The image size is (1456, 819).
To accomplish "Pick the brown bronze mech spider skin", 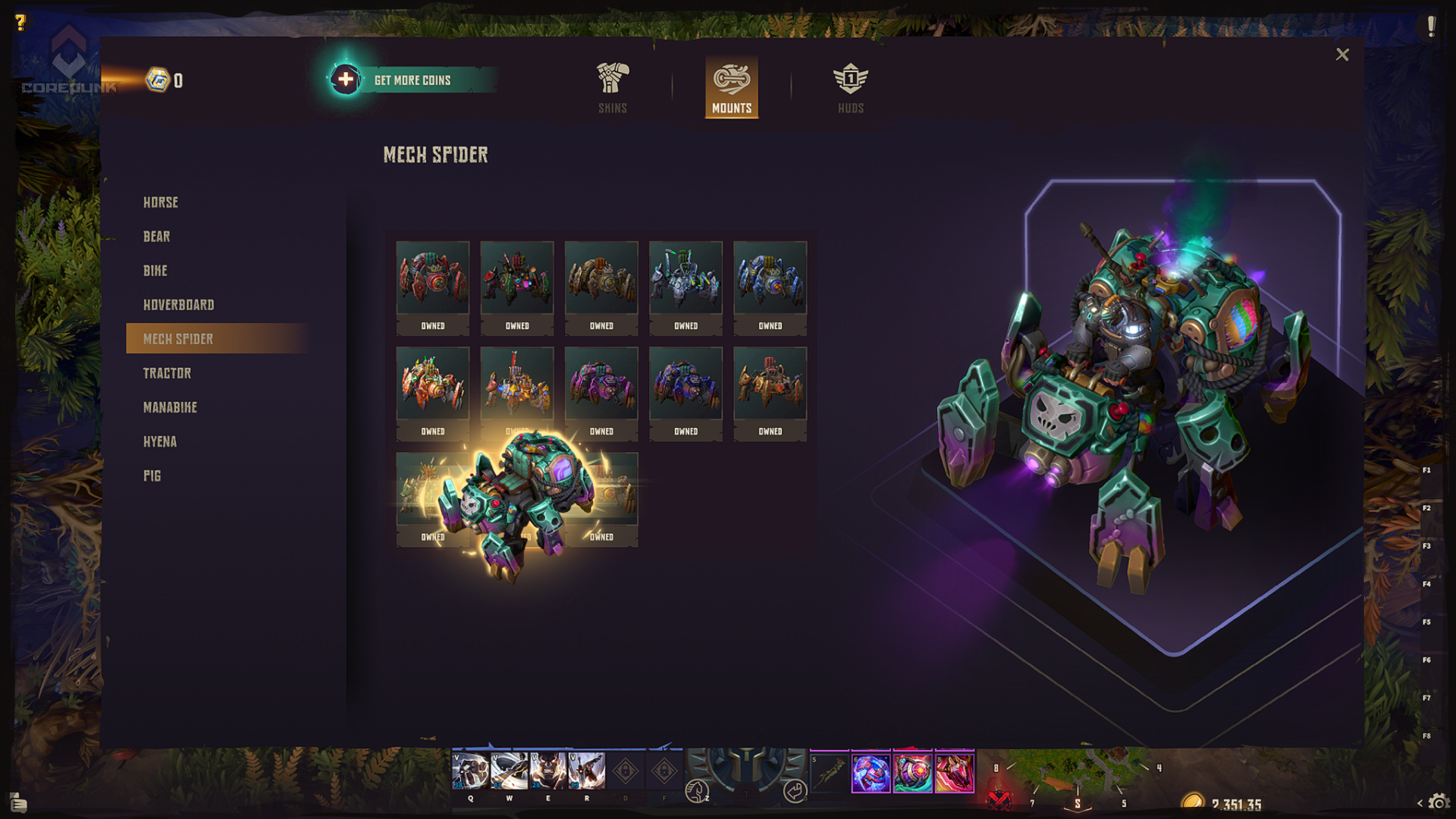I will click(601, 278).
